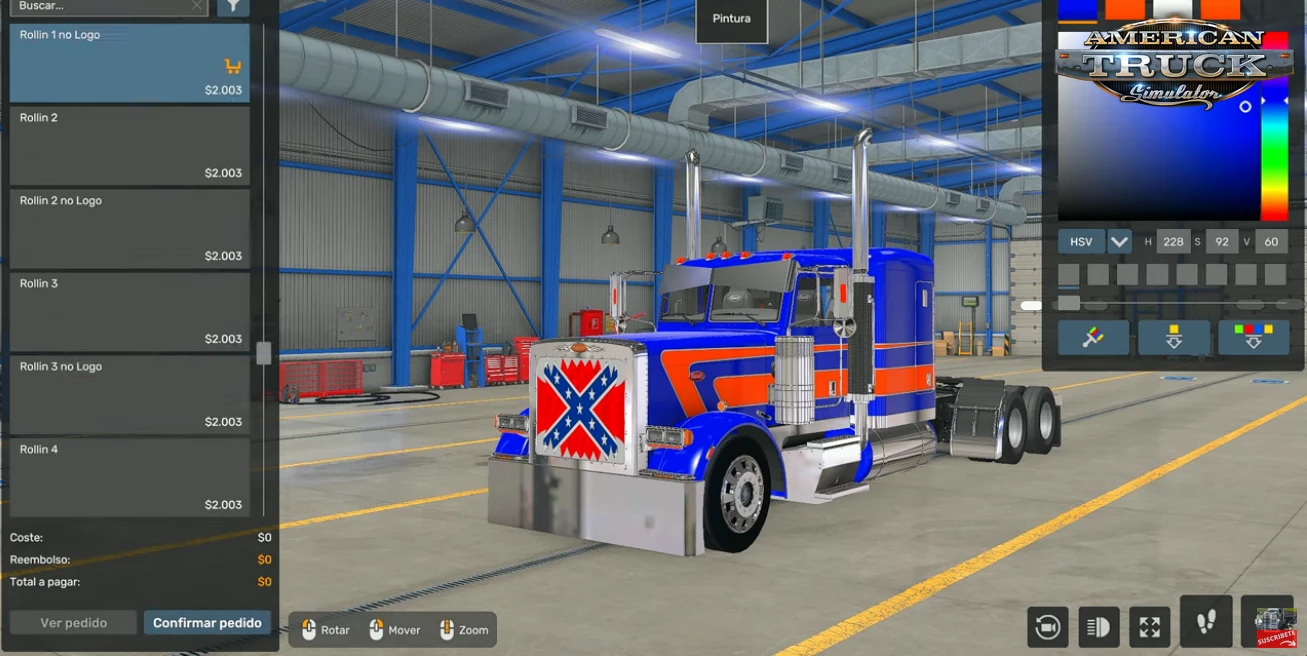Click the hue value field showing 228
Image resolution: width=1307 pixels, height=656 pixels.
pos(1173,242)
